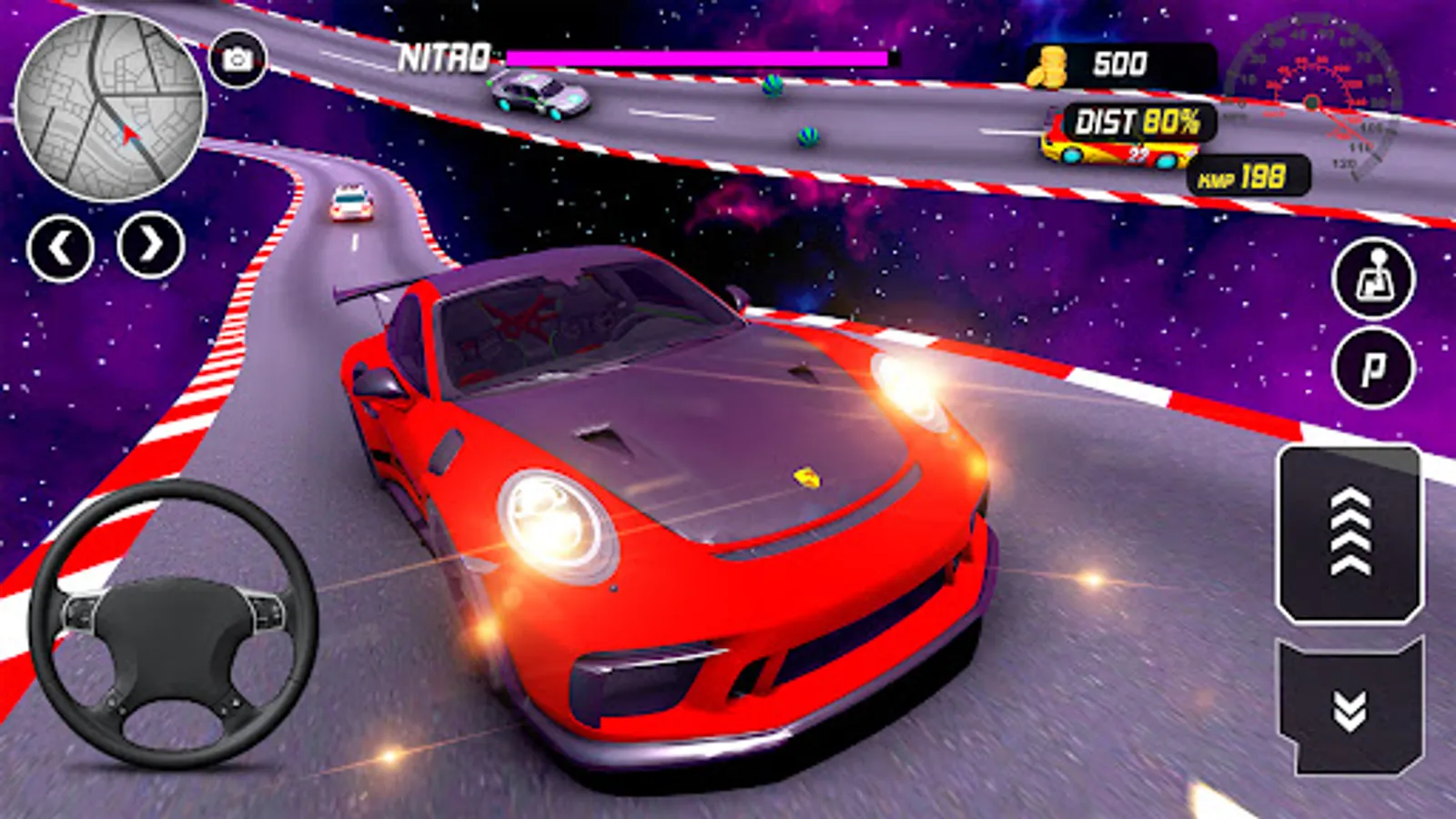Select the DIST 80% progress indicator
1456x819 pixels.
[x=1133, y=118]
